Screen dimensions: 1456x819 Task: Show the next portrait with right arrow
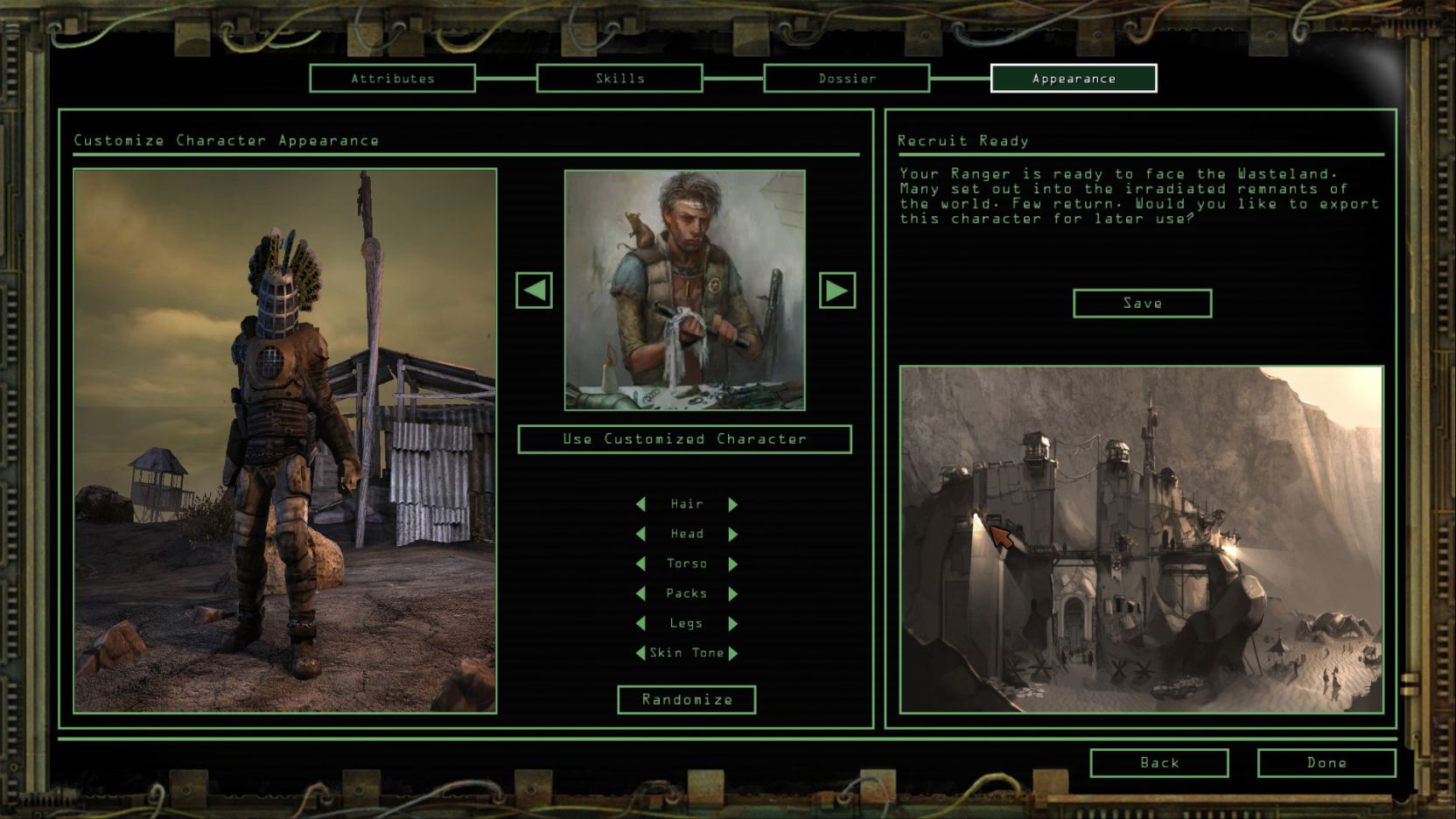tap(836, 290)
